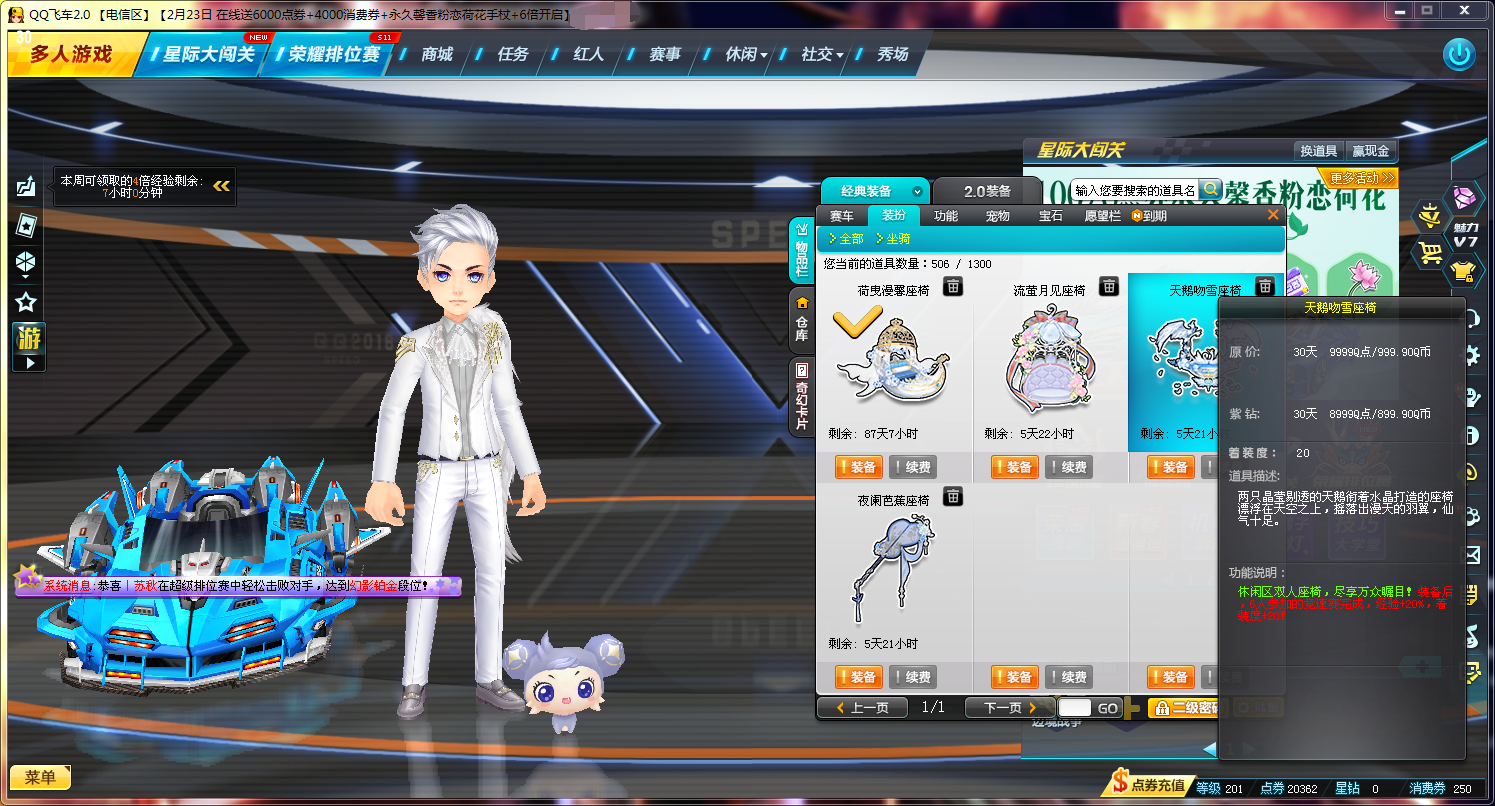The height and width of the screenshot is (806, 1495).
Task: Close the inventory panel
Action: coord(1273,215)
